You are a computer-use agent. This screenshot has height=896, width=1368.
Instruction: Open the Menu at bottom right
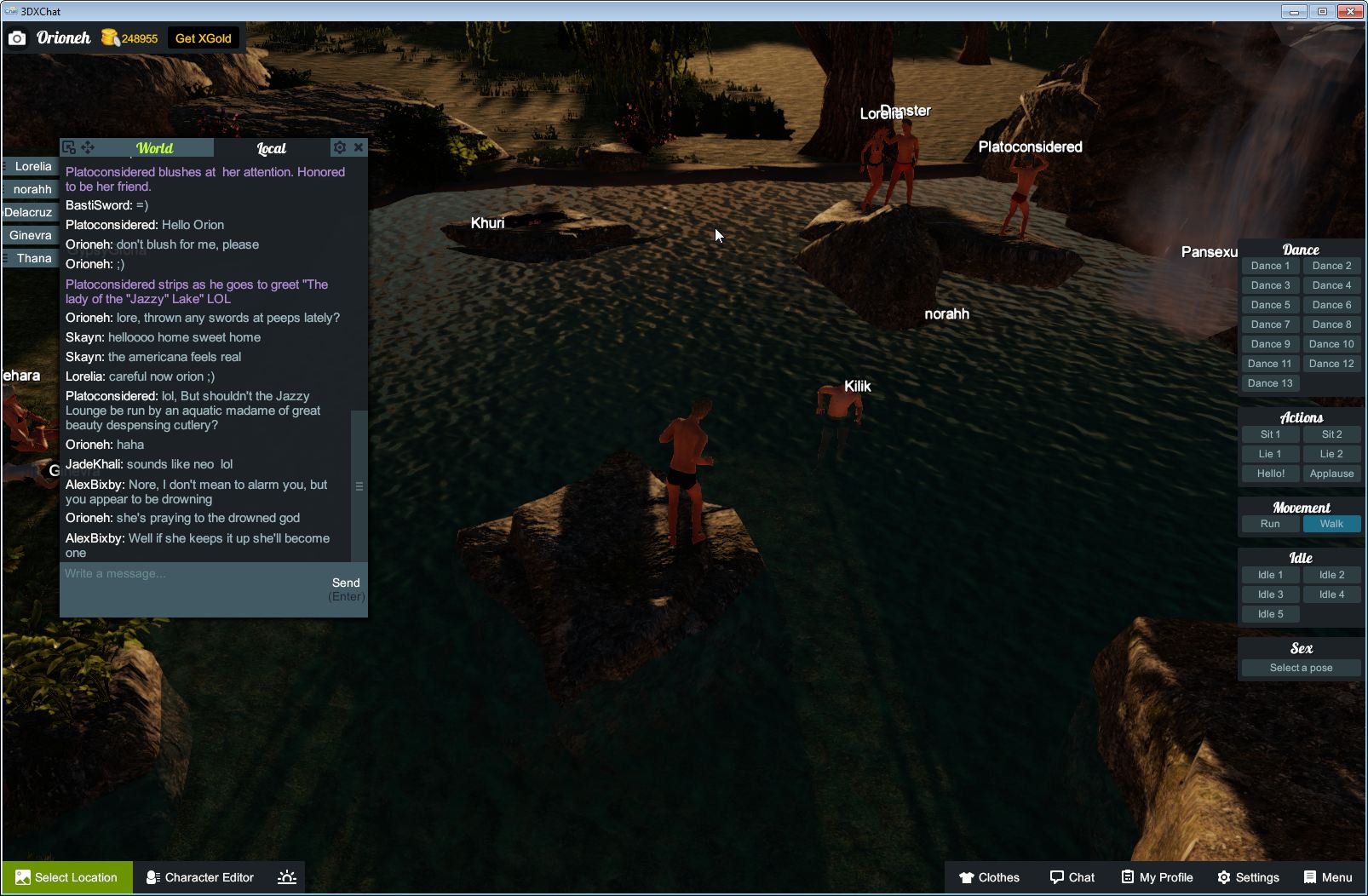pos(1328,877)
